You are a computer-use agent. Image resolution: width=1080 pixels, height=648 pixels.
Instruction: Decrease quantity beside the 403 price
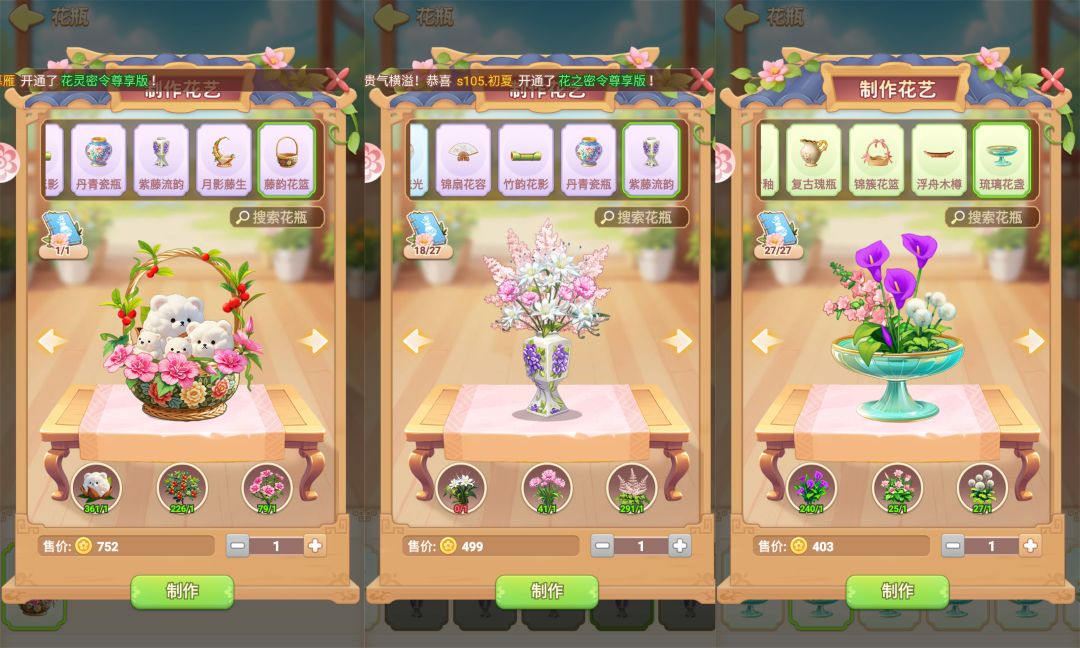tap(953, 546)
